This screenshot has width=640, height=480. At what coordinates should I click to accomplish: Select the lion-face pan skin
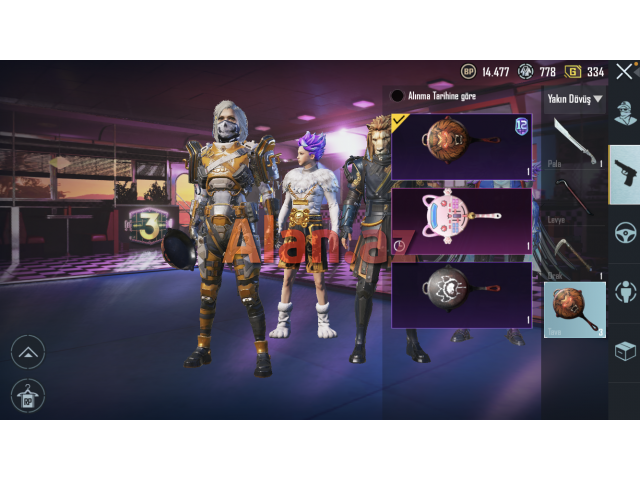click(461, 147)
